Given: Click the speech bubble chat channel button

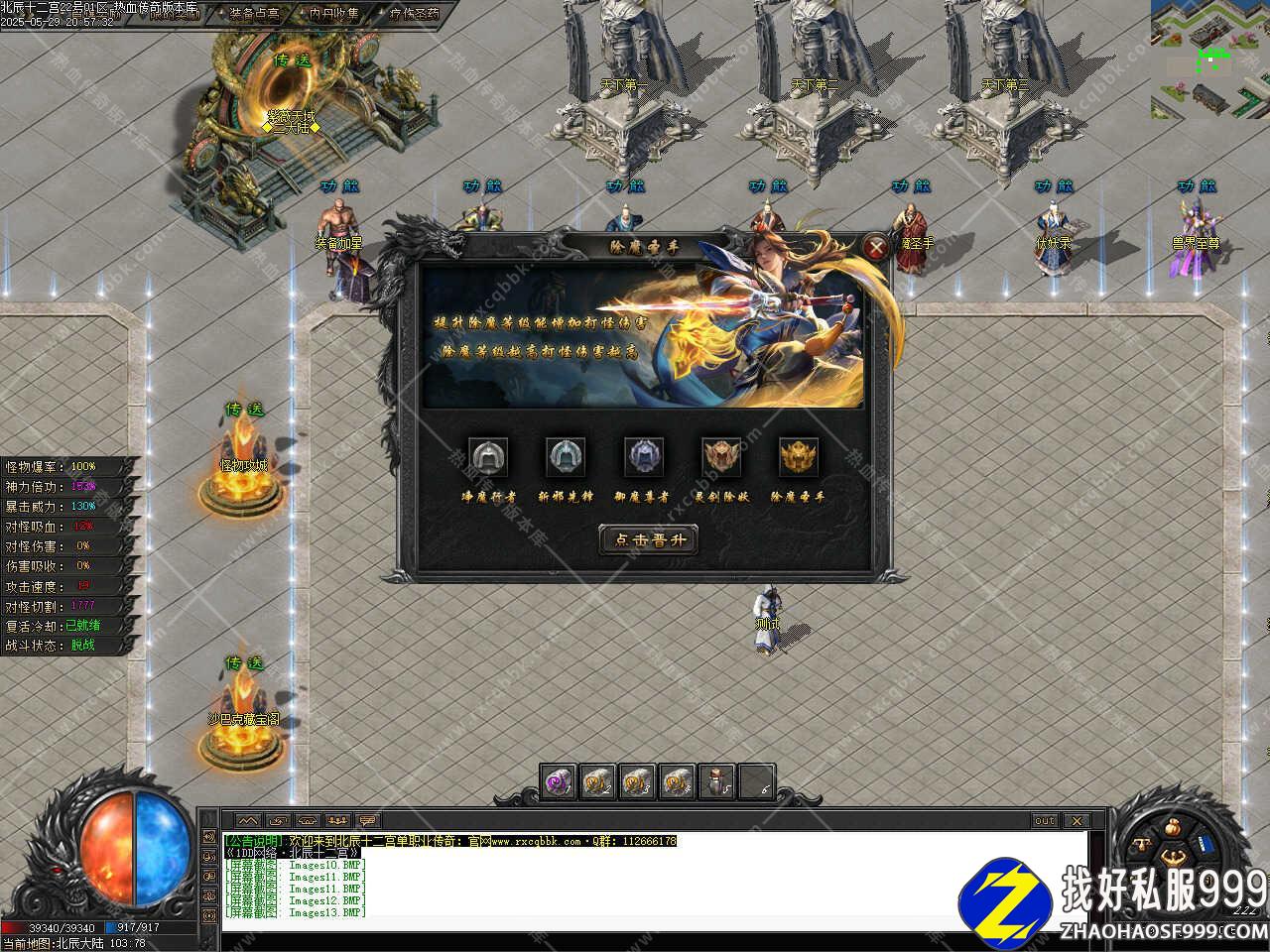Looking at the screenshot, I should tap(369, 821).
